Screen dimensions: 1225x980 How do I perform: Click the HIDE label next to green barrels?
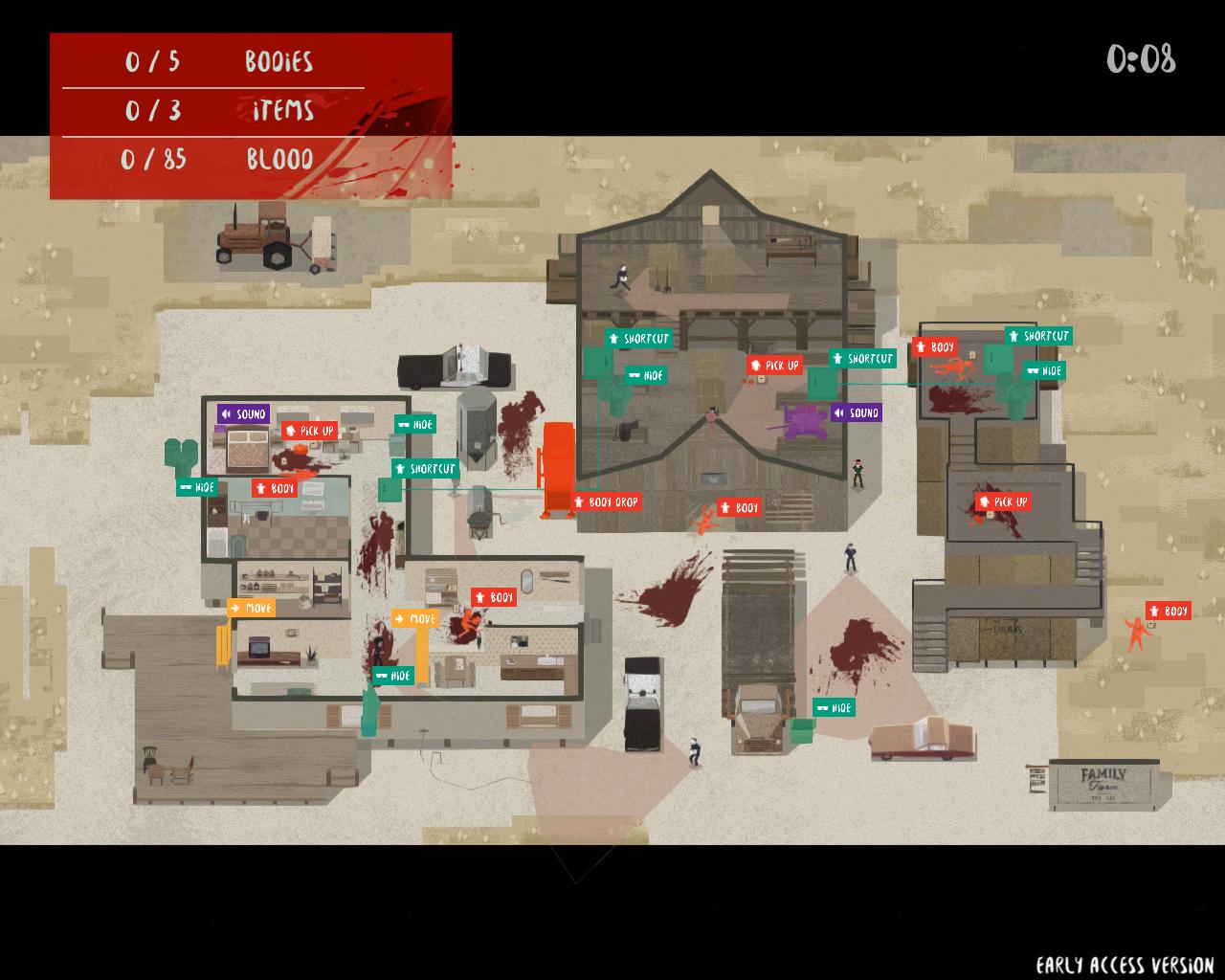(x=197, y=488)
